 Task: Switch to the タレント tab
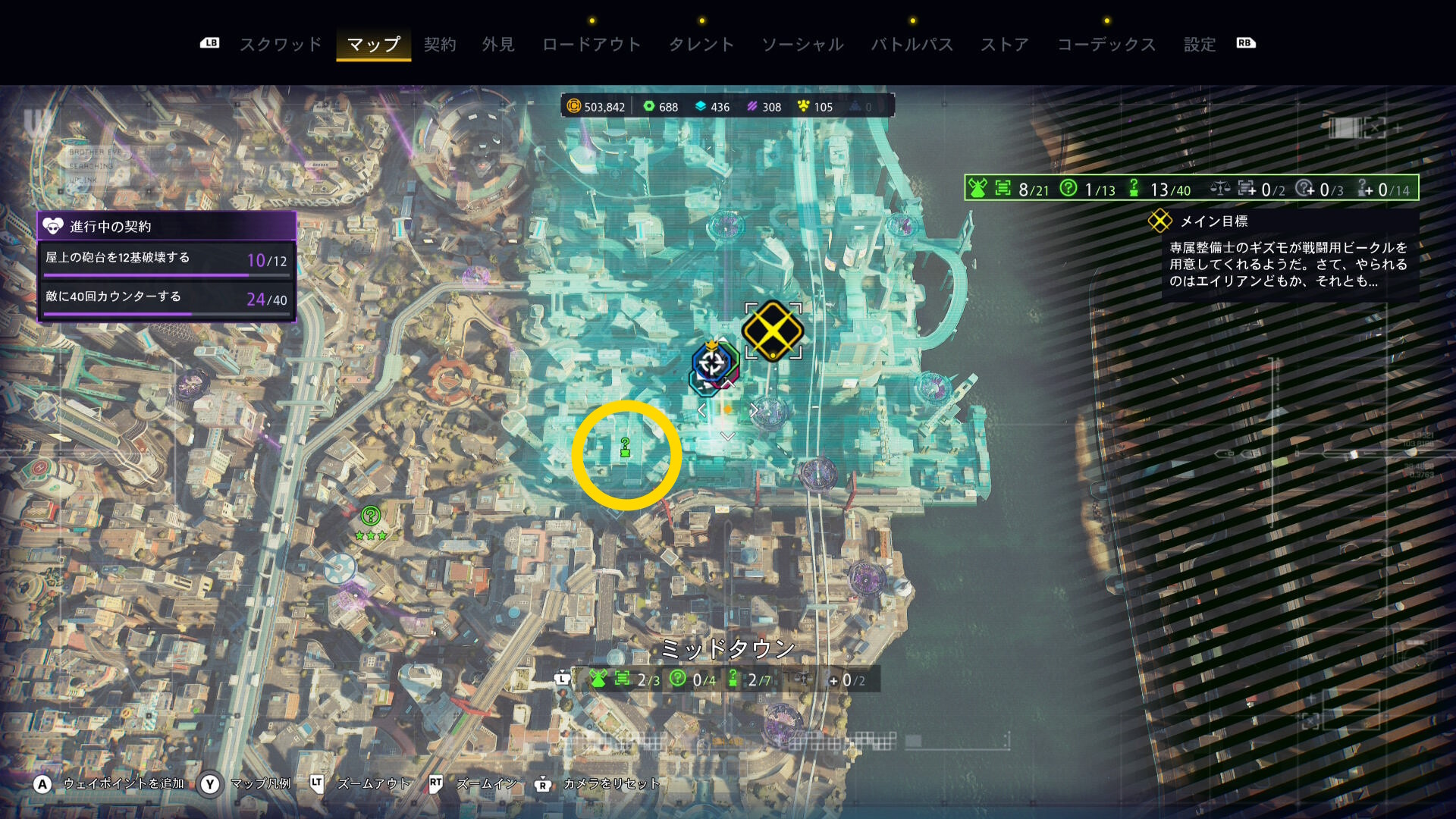[701, 44]
